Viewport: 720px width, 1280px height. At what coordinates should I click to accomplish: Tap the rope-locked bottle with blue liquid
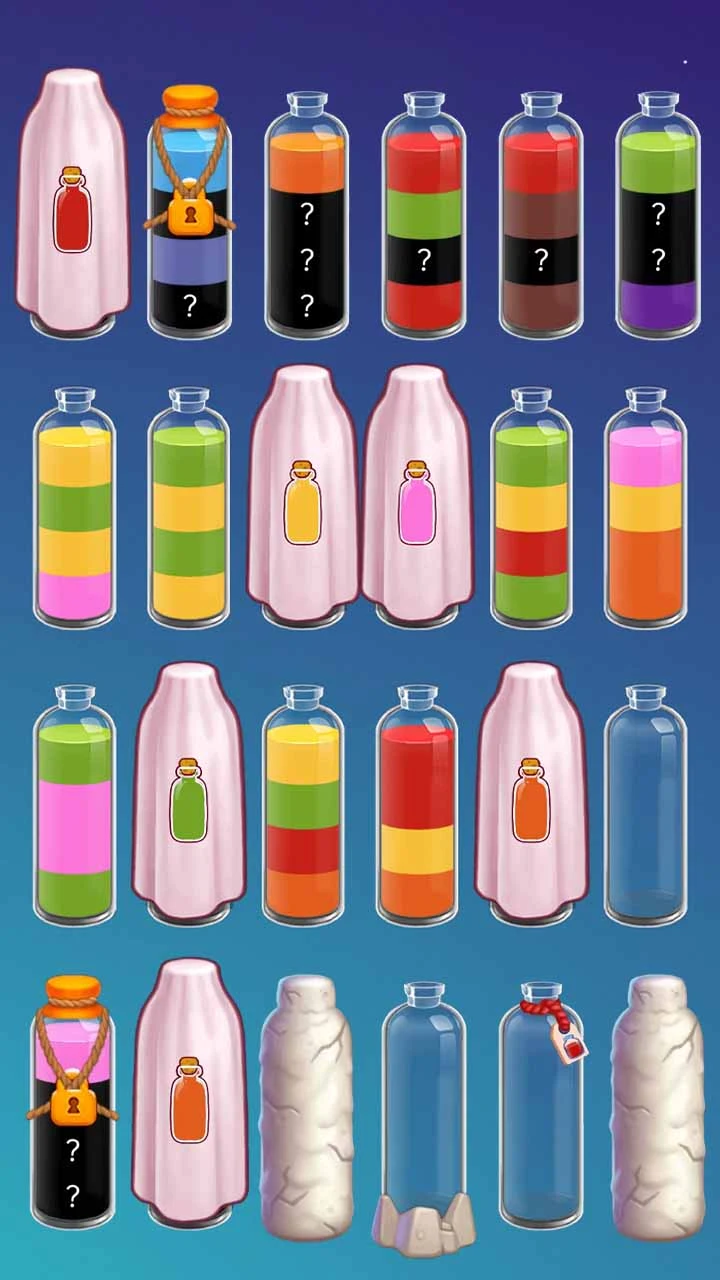pos(189,215)
